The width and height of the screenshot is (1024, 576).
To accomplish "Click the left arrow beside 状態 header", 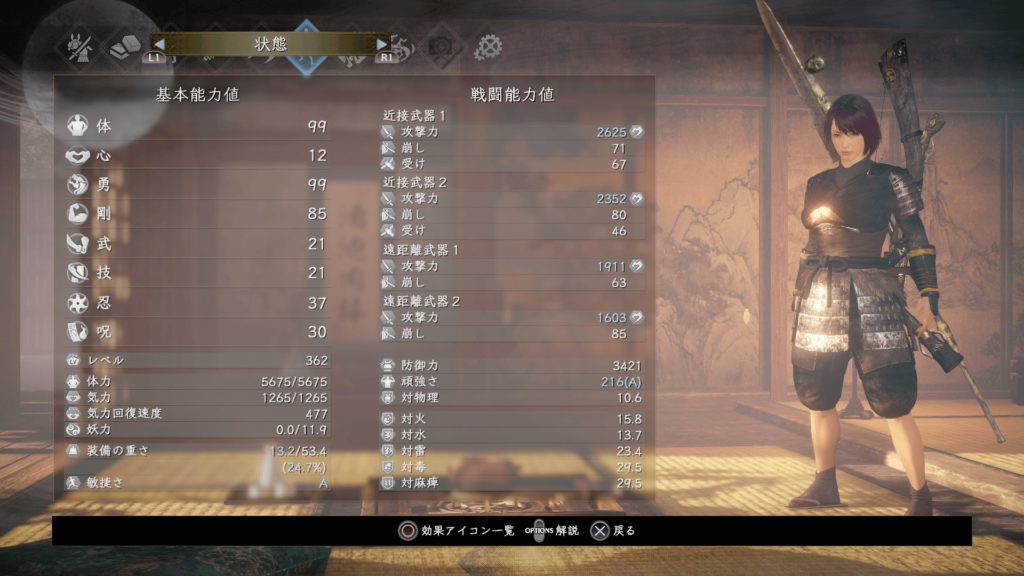I will [x=159, y=44].
